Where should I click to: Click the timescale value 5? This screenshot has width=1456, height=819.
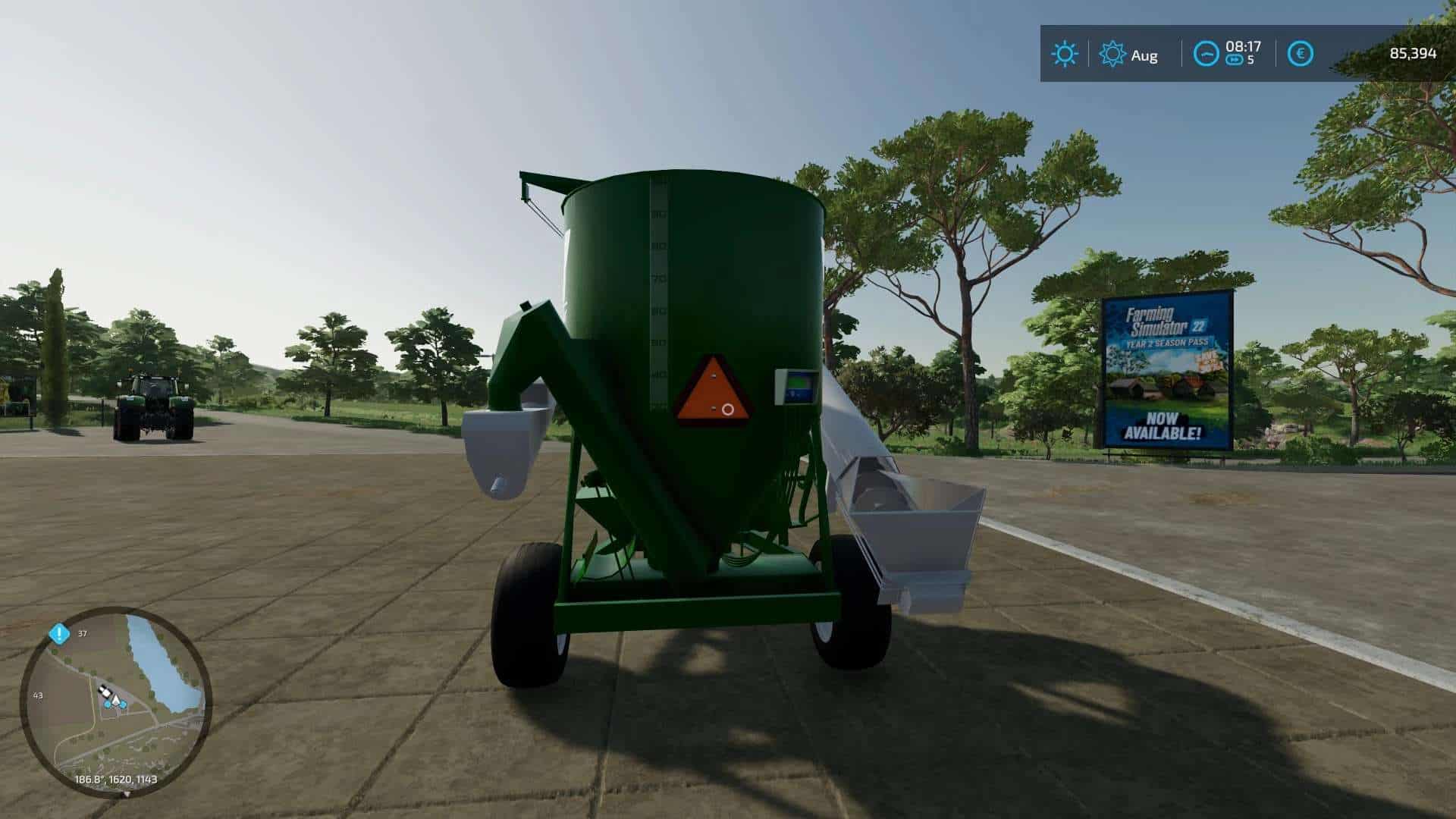(x=1251, y=58)
